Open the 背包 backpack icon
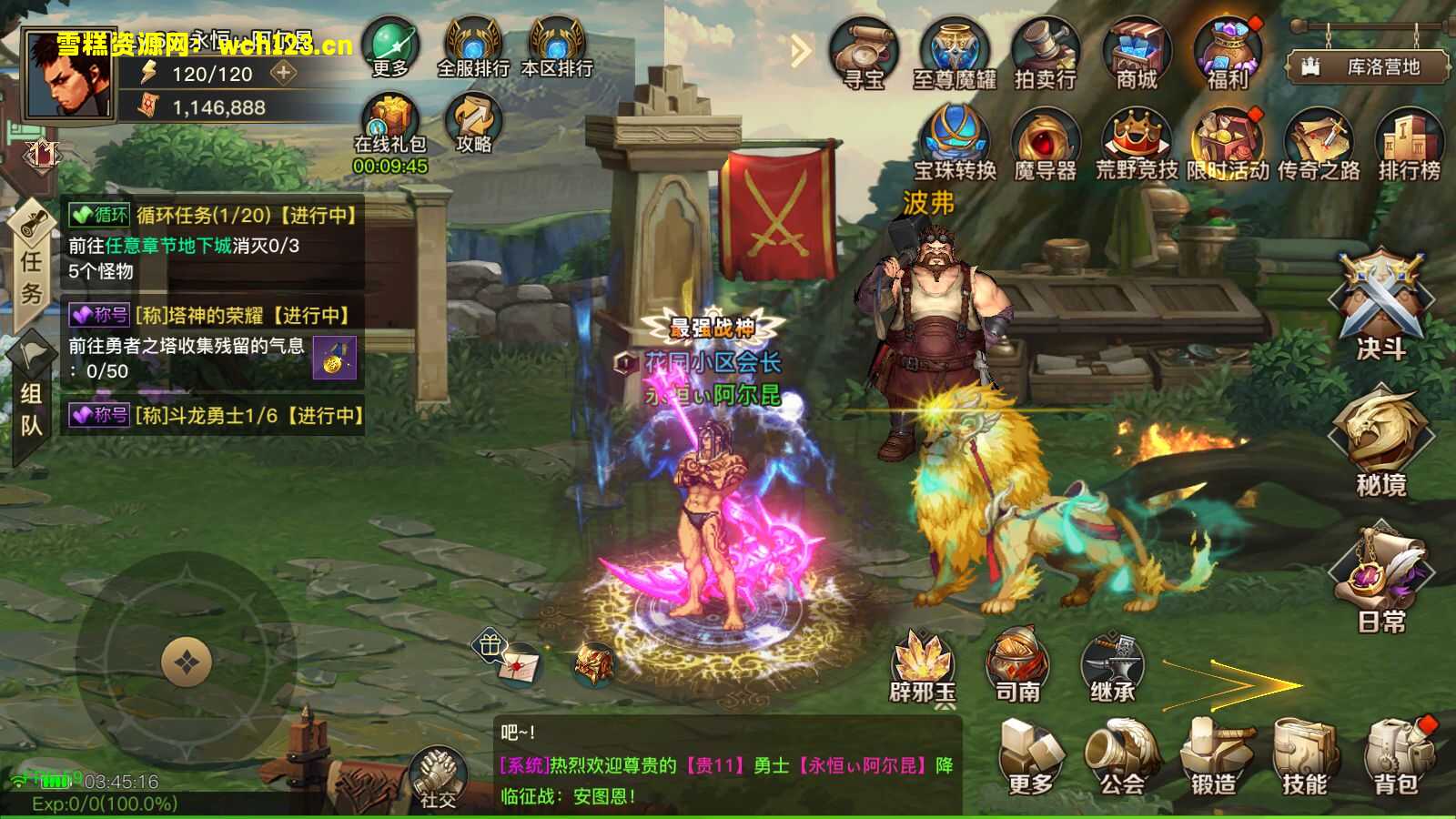 pos(1399,751)
